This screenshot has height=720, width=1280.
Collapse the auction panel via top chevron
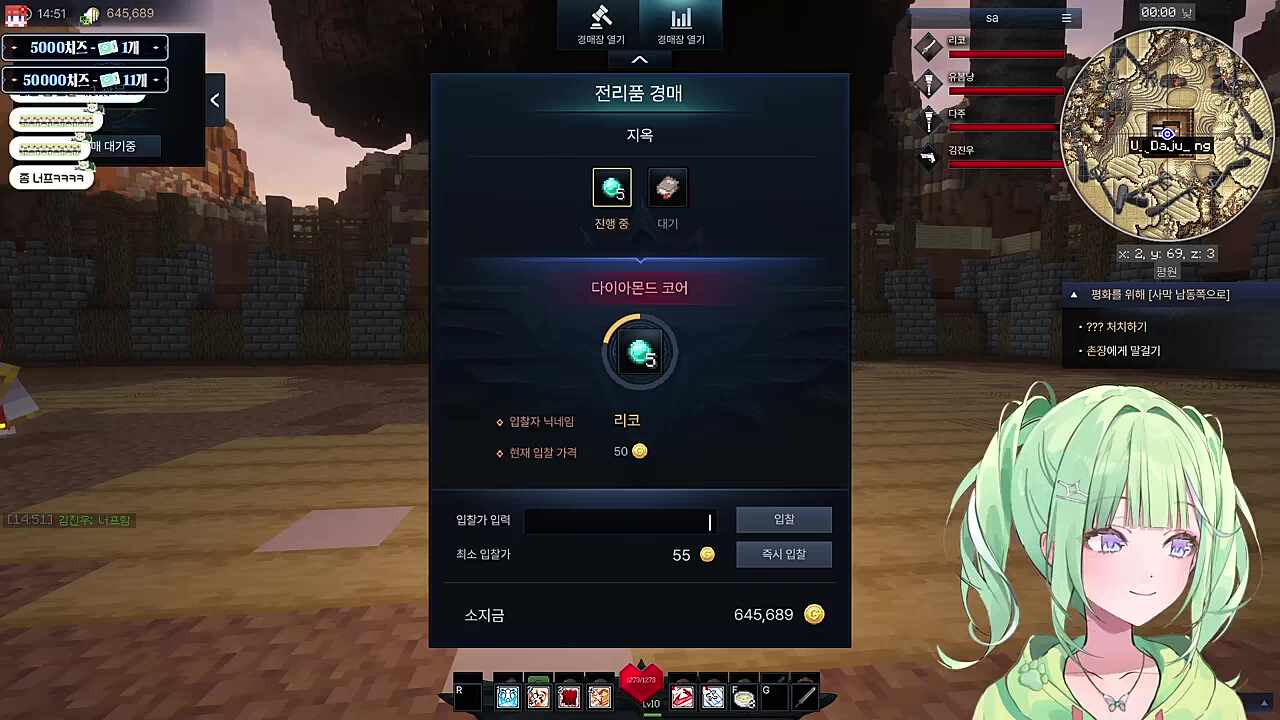pos(639,59)
